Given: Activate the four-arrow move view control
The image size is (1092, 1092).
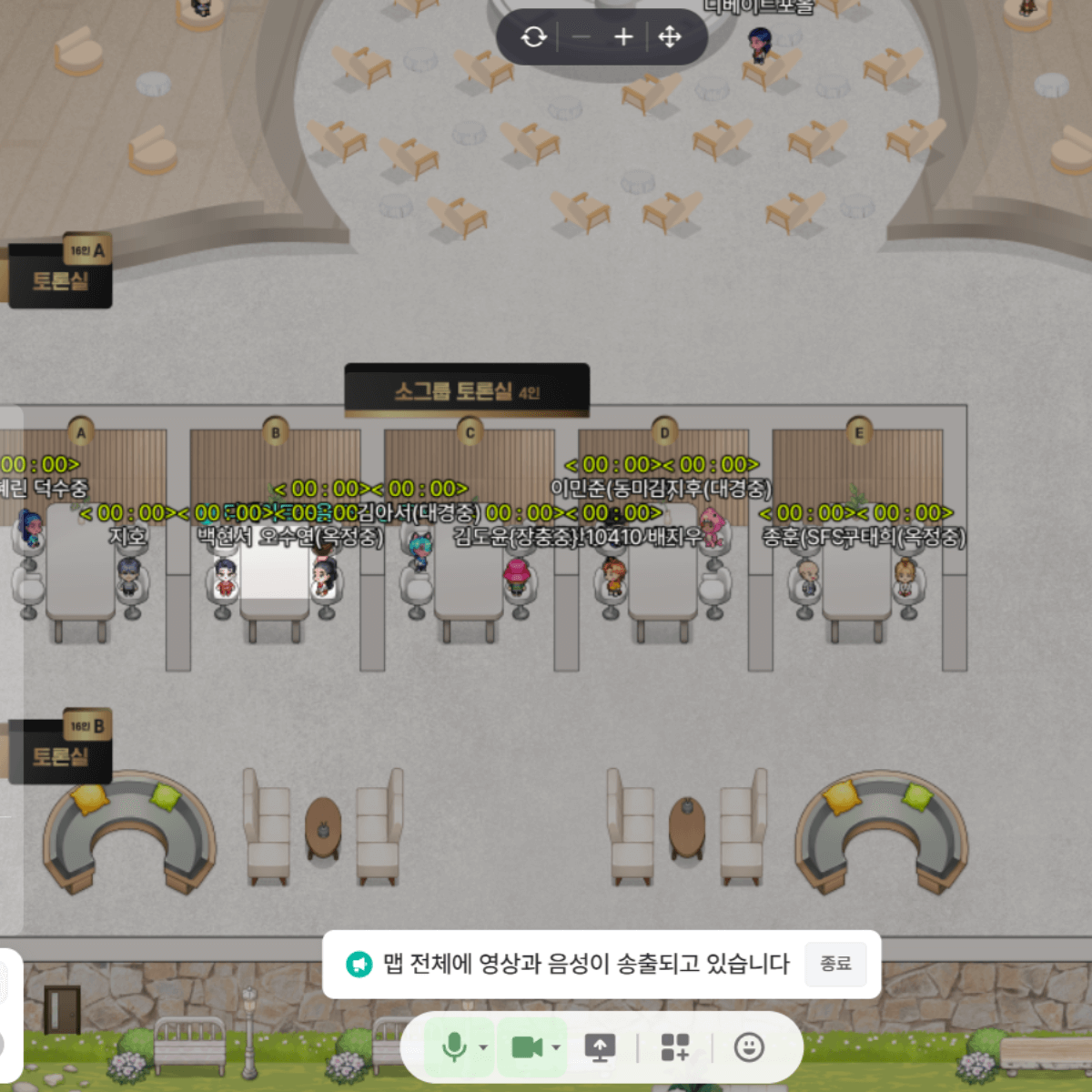Looking at the screenshot, I should [670, 37].
